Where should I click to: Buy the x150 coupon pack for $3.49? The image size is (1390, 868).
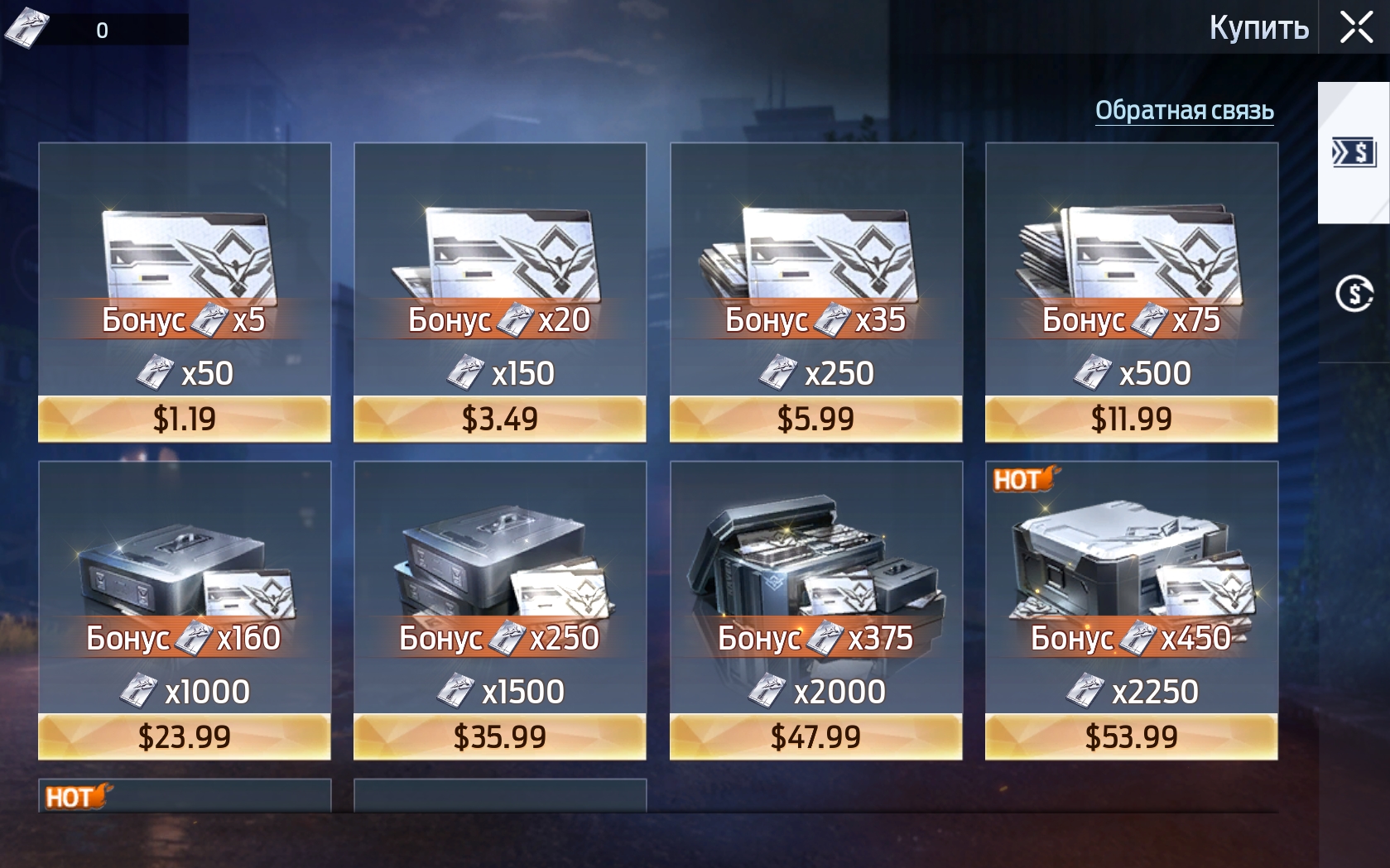(x=499, y=419)
